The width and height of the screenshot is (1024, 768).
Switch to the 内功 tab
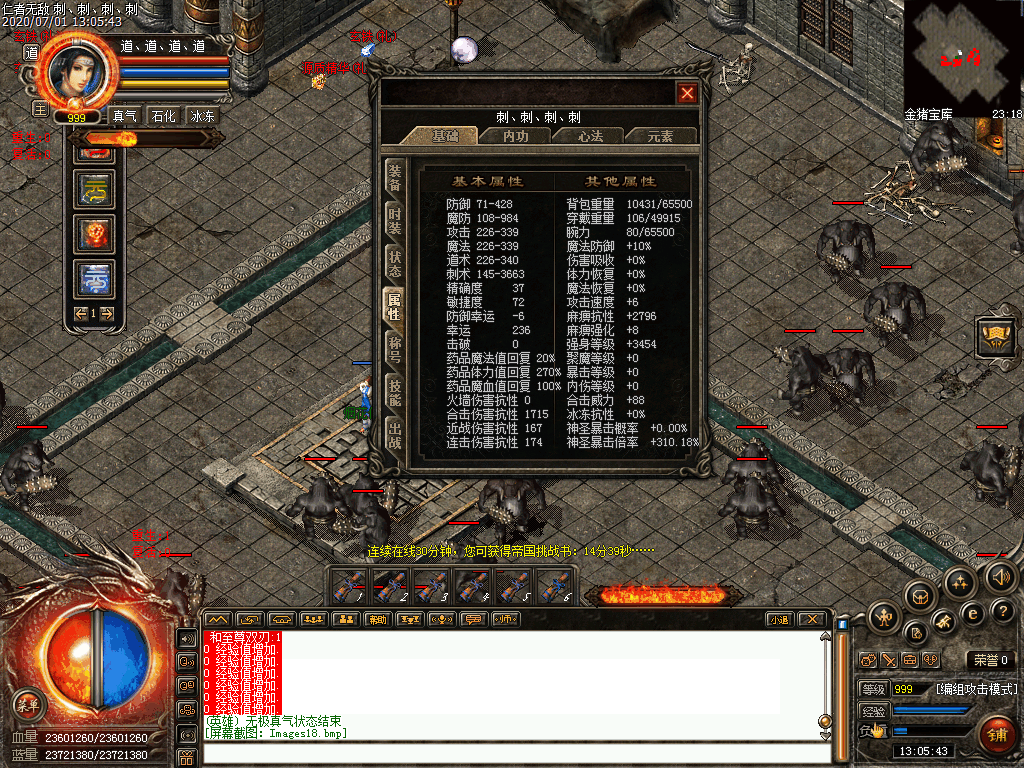pyautogui.click(x=515, y=136)
